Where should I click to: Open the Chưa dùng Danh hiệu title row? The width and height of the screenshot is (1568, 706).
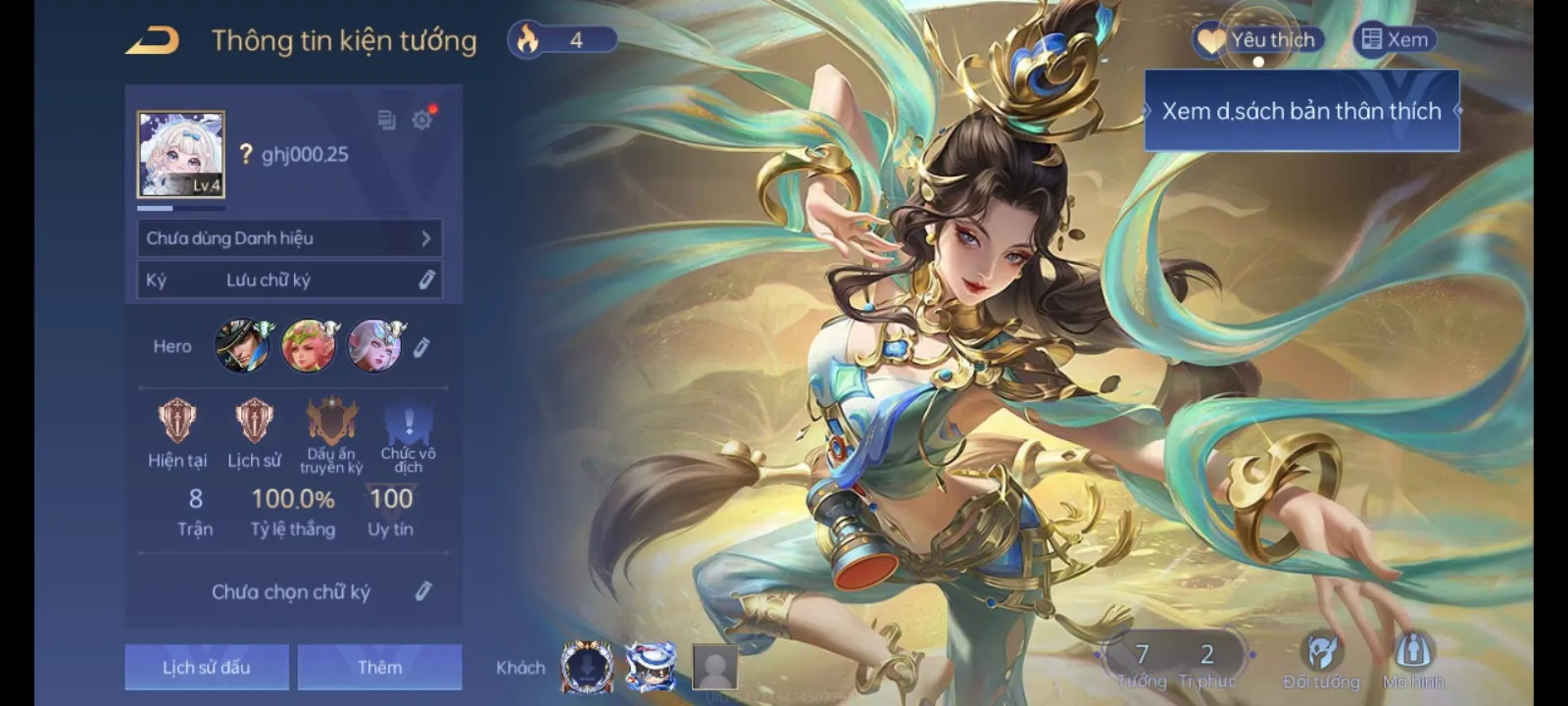click(289, 238)
